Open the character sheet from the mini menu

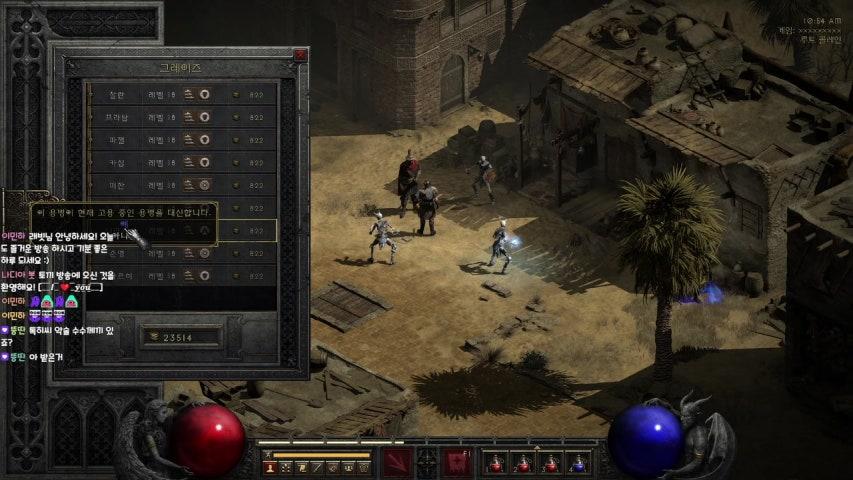click(270, 467)
